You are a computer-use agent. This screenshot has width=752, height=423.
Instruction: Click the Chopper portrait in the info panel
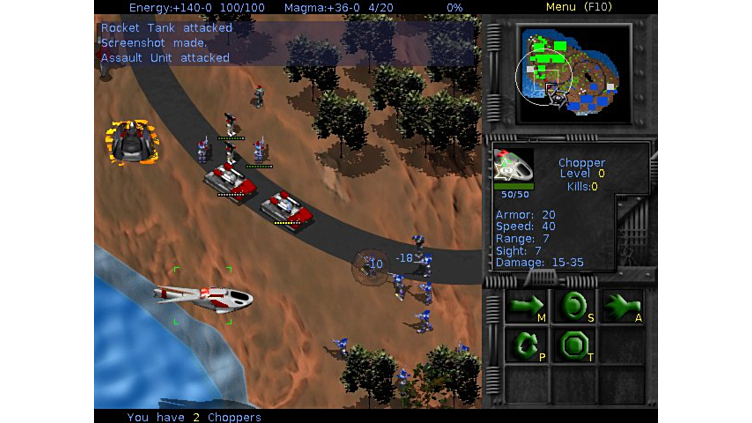[514, 166]
